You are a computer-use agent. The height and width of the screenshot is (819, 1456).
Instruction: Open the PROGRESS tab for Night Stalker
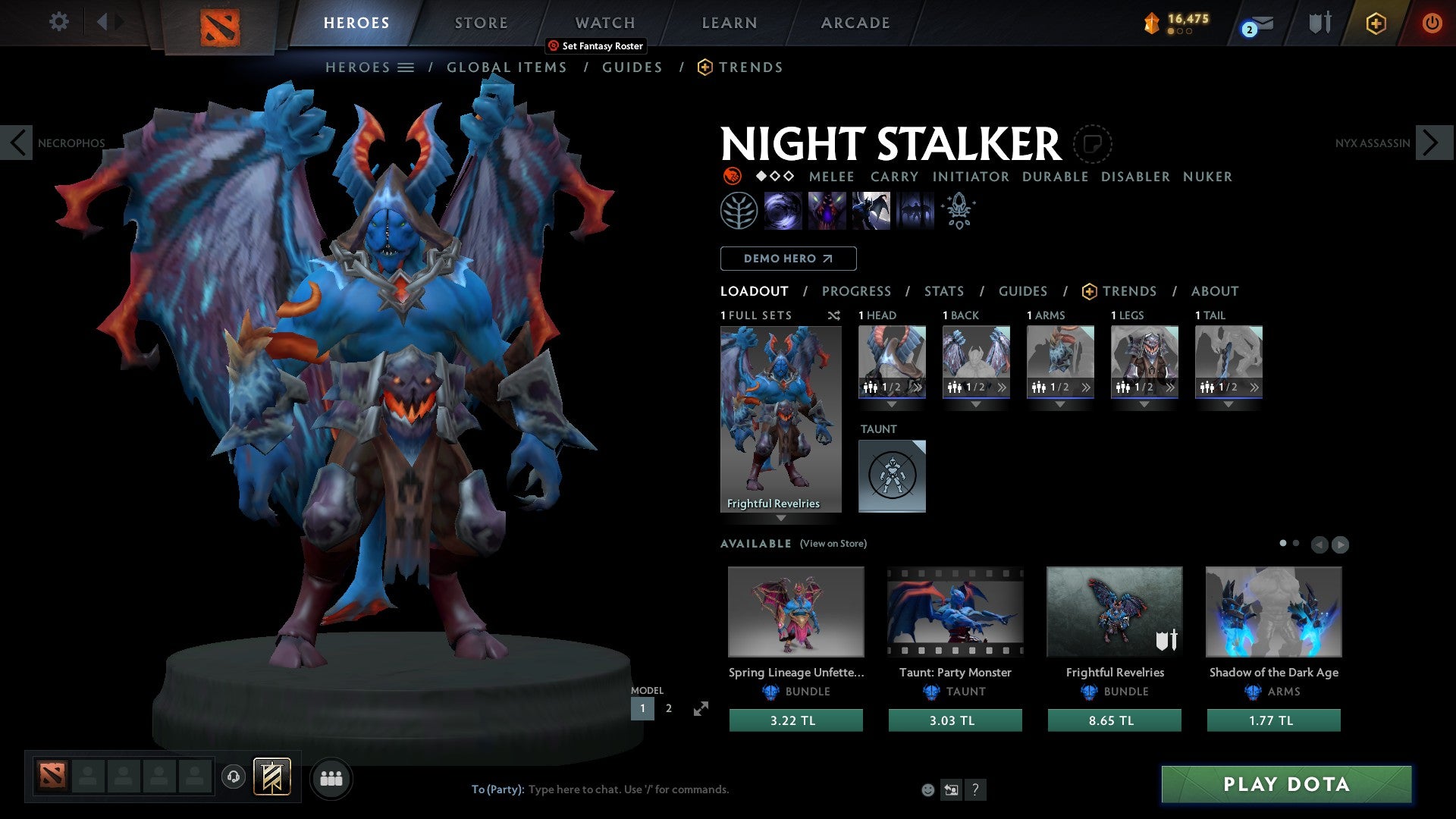click(x=857, y=291)
